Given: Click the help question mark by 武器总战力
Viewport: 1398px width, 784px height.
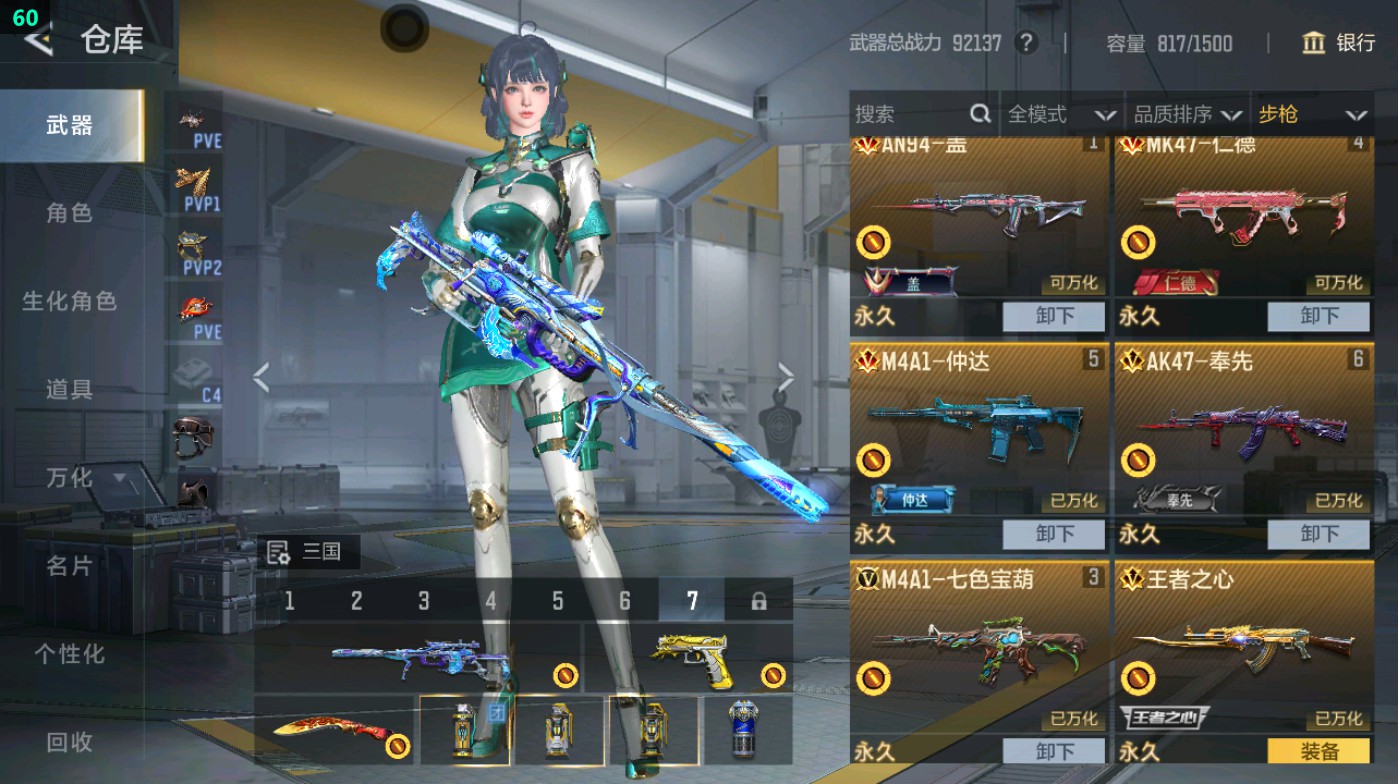Looking at the screenshot, I should click(x=1025, y=43).
